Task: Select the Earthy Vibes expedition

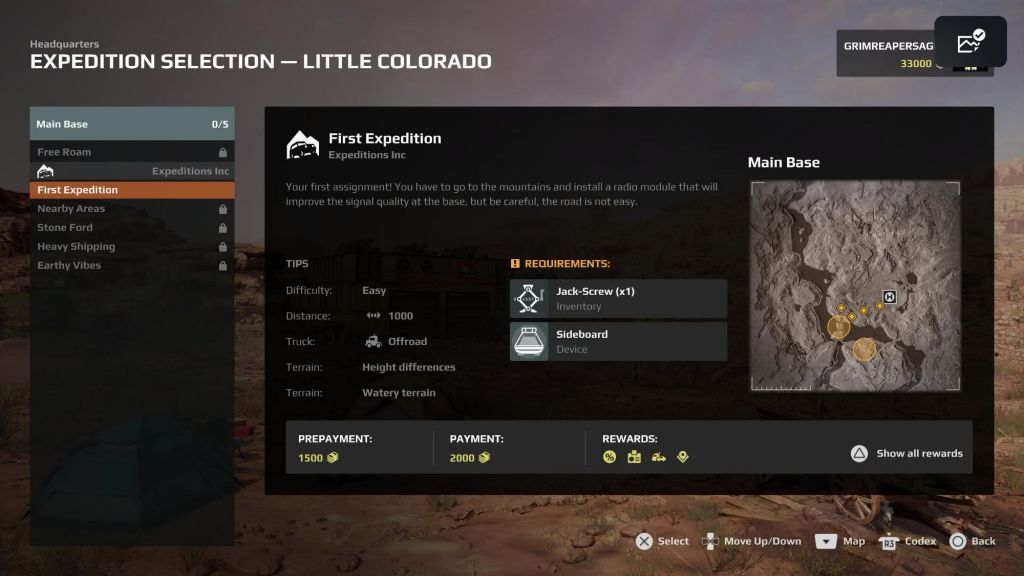Action: (132, 266)
